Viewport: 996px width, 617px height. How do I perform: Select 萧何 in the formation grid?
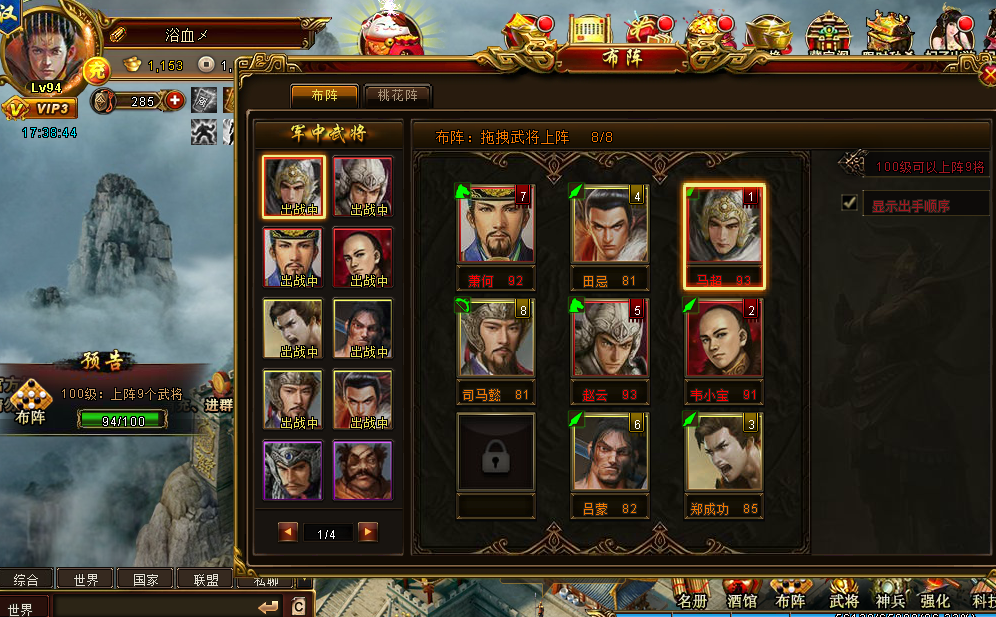pos(496,225)
